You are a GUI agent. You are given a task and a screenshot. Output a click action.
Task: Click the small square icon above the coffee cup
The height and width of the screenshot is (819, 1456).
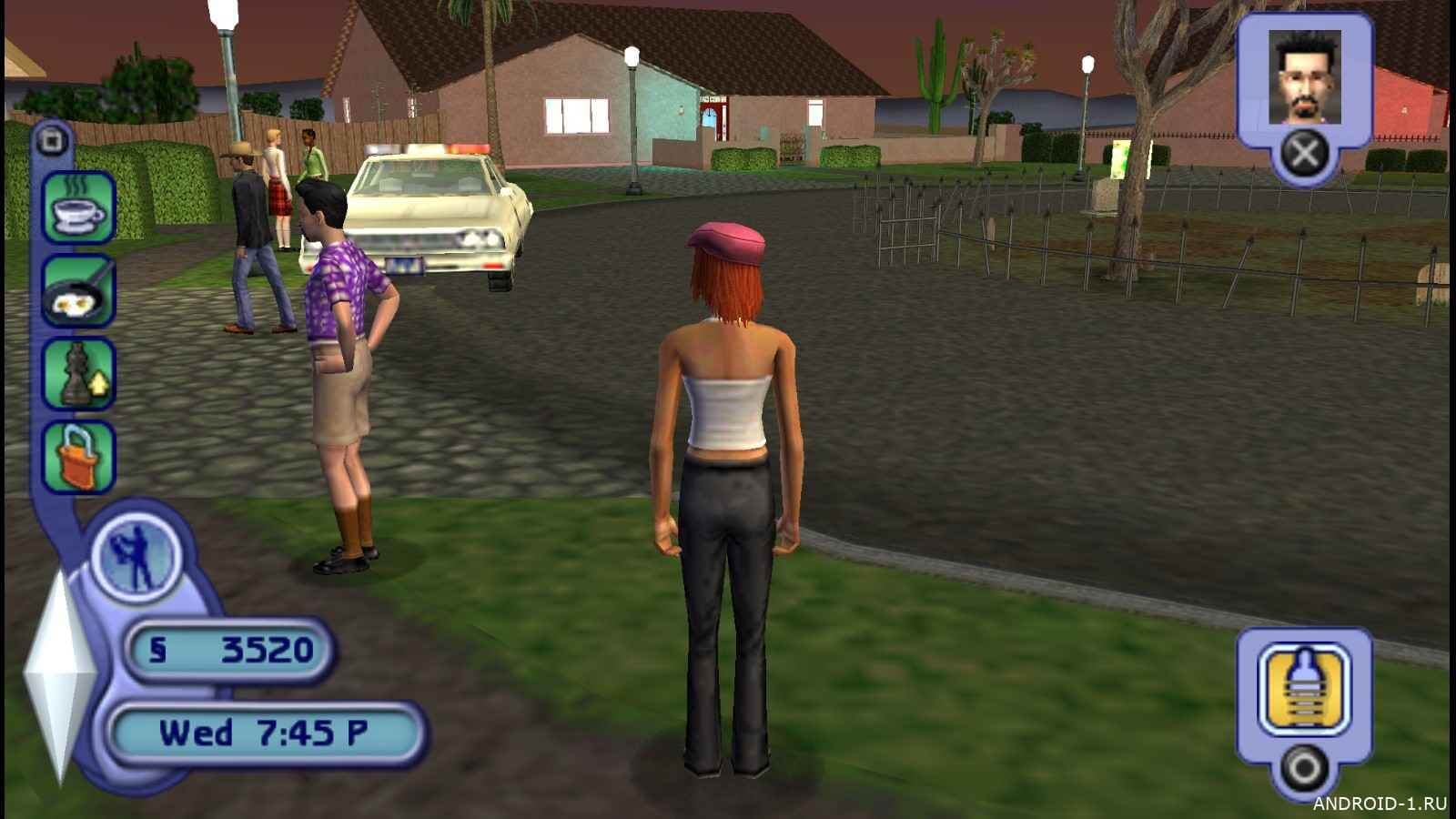pyautogui.click(x=53, y=141)
